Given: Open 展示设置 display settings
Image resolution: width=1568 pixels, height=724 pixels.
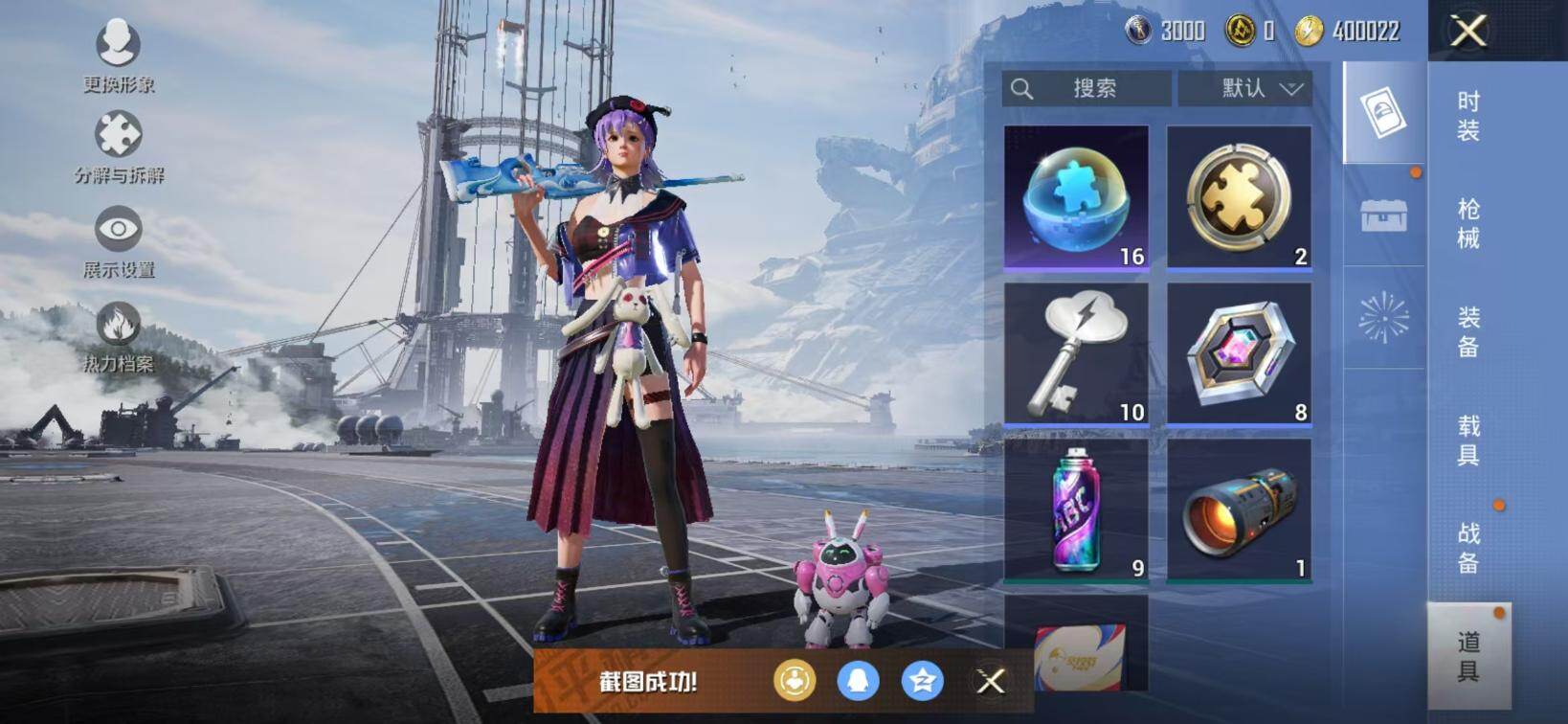Looking at the screenshot, I should coord(119,239).
